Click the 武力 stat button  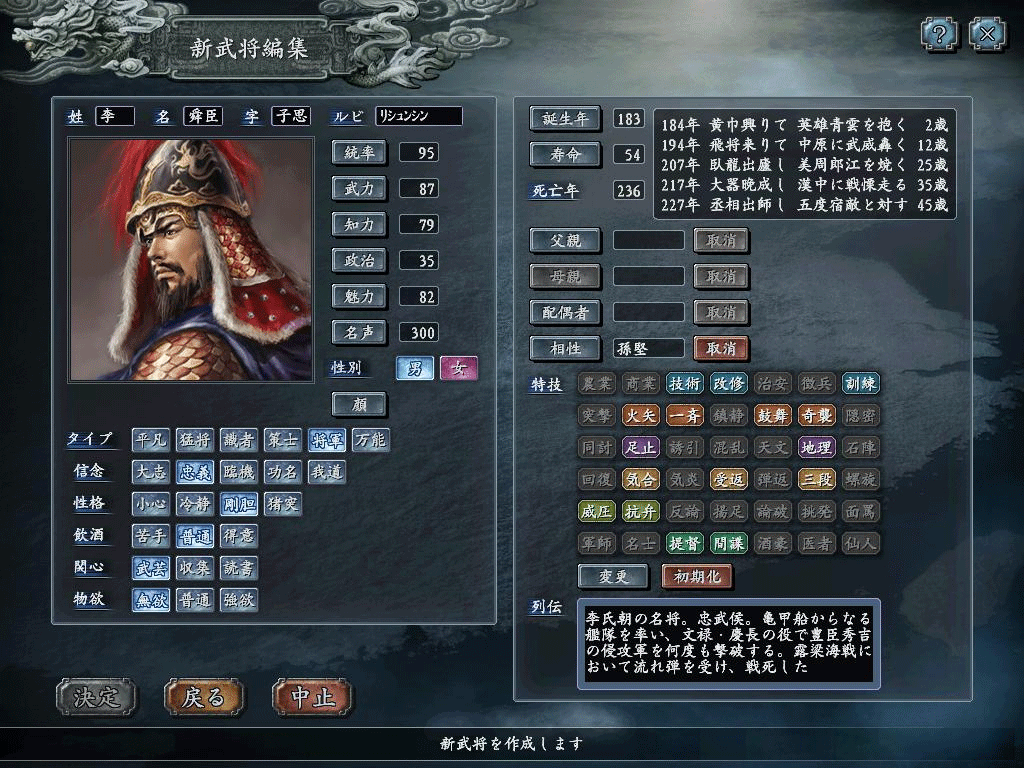pyautogui.click(x=359, y=188)
